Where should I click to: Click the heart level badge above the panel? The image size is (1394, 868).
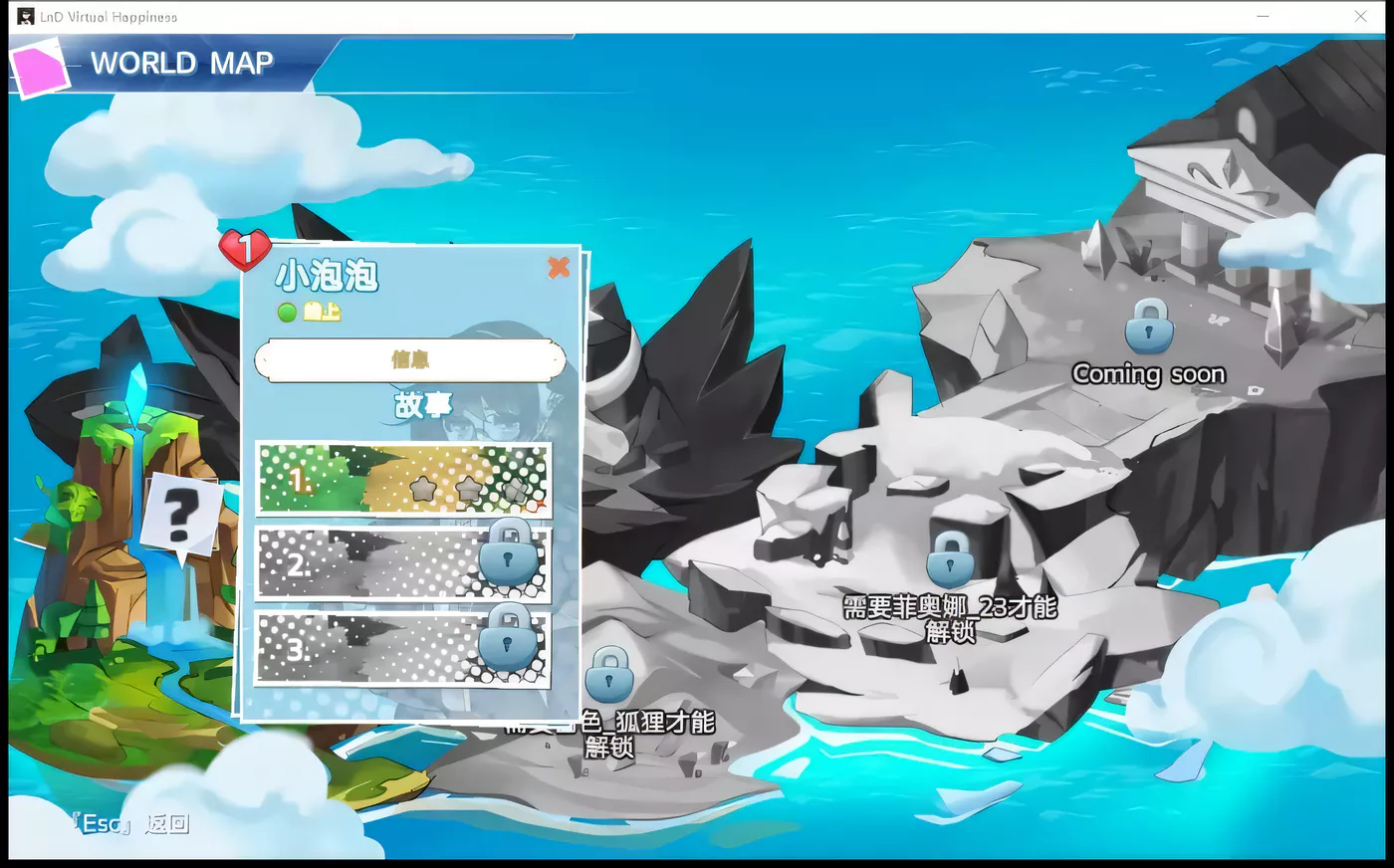244,249
